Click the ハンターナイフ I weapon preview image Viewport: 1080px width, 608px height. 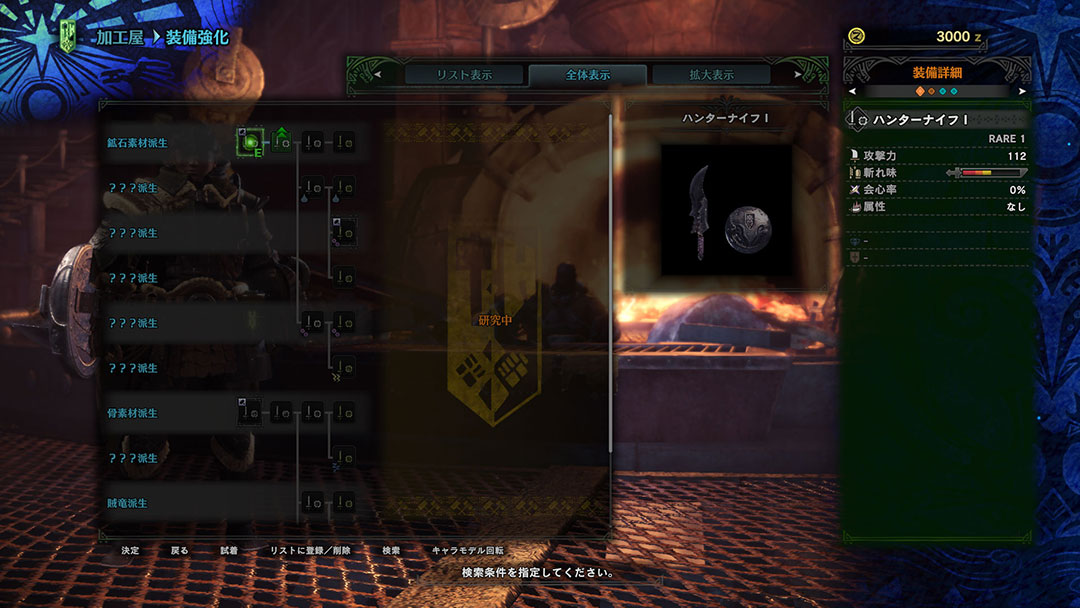(727, 213)
